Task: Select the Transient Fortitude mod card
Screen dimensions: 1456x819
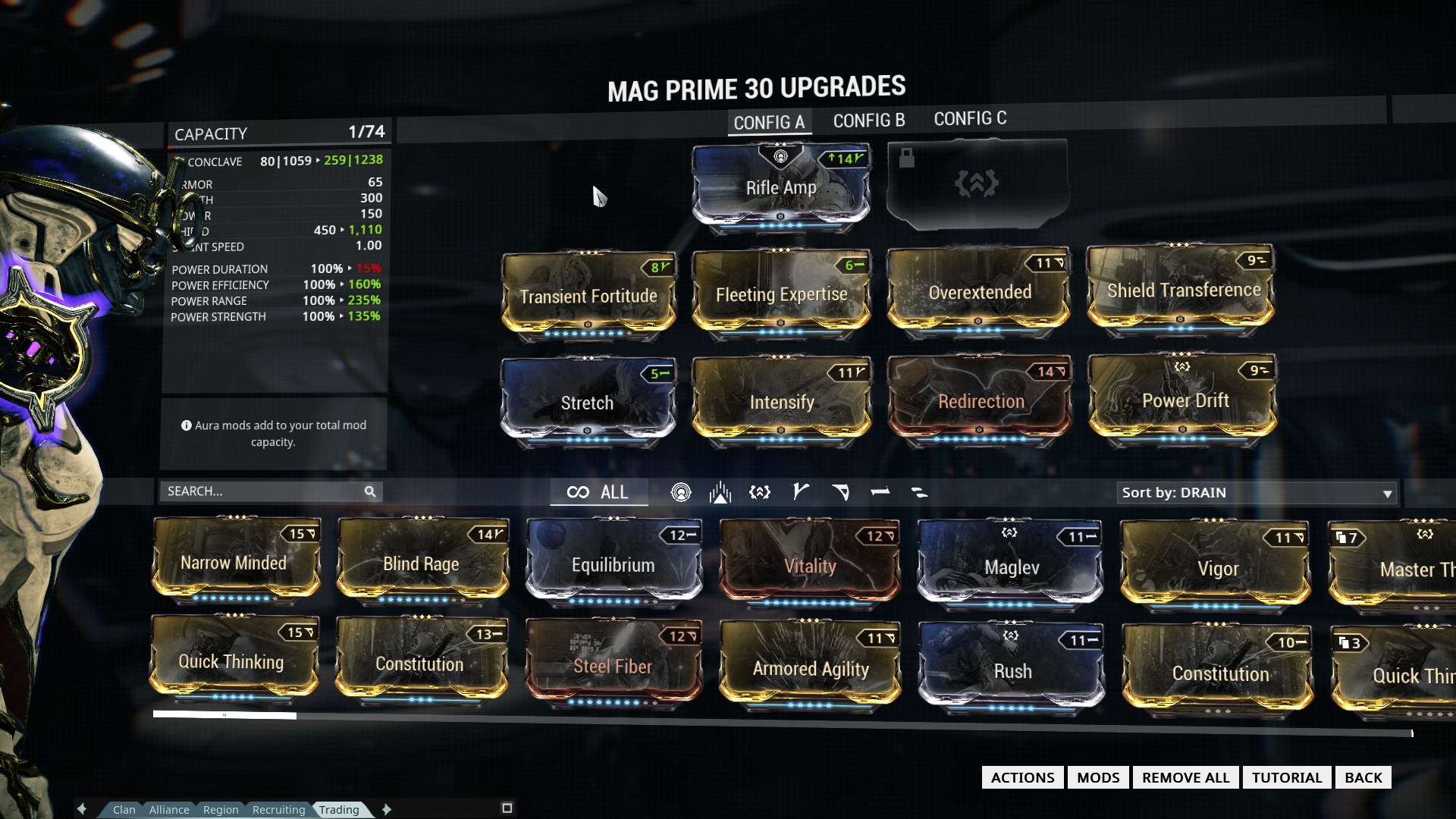Action: [588, 297]
